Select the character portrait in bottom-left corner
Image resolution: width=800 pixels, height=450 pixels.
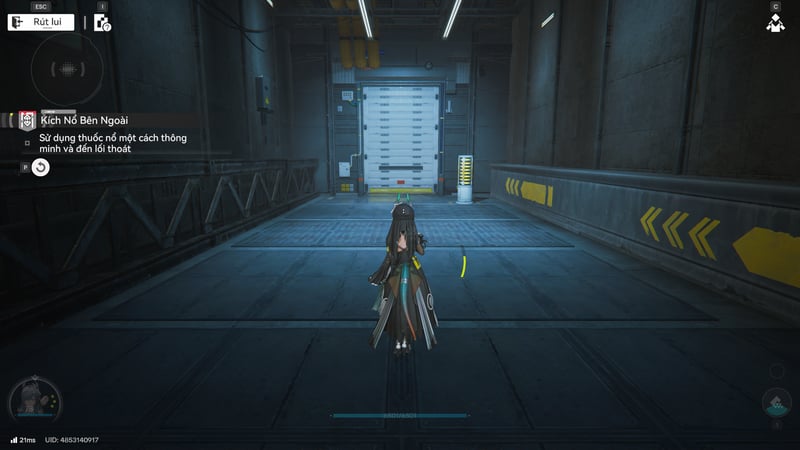coord(35,402)
